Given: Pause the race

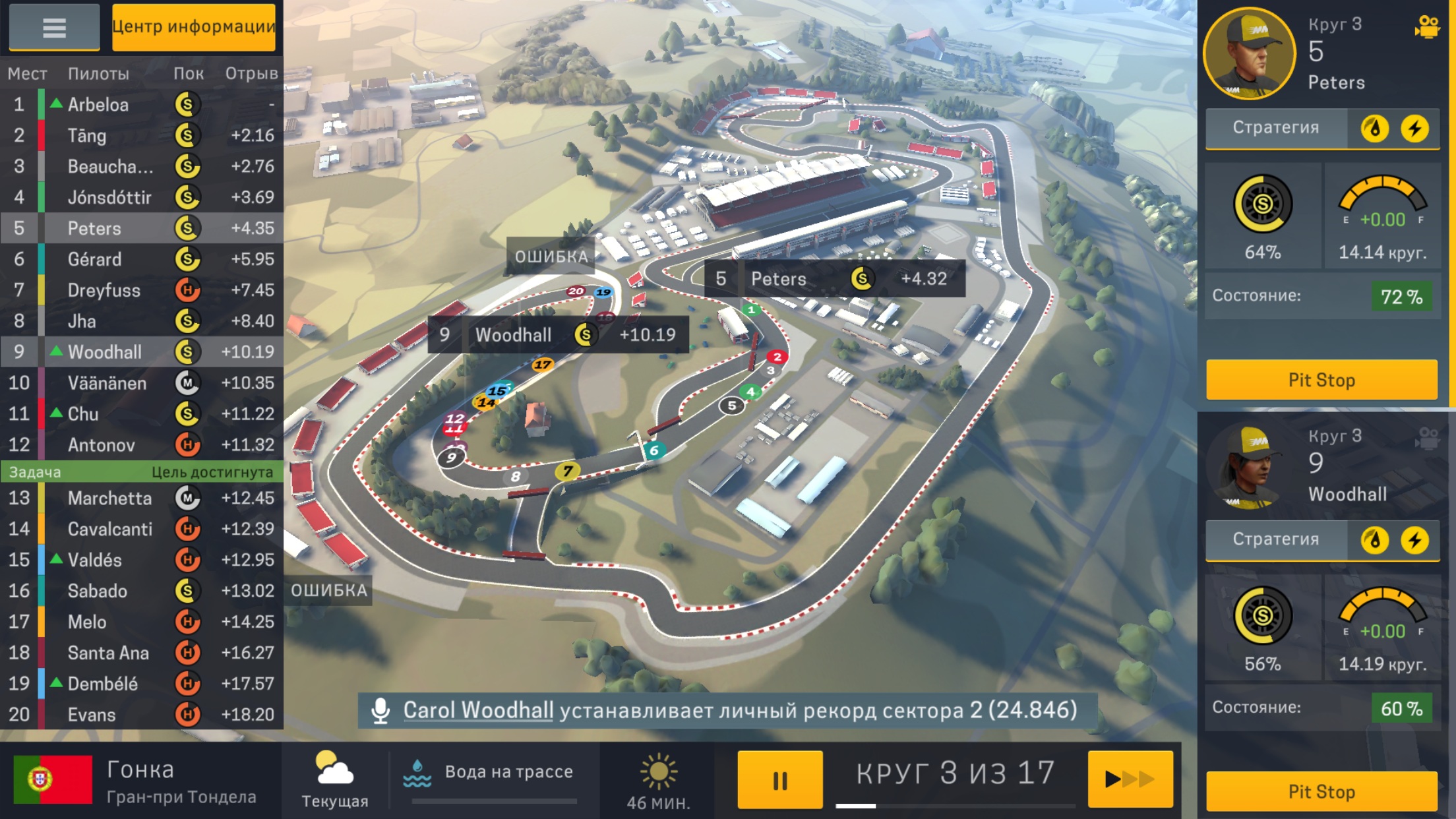Looking at the screenshot, I should coord(779,779).
